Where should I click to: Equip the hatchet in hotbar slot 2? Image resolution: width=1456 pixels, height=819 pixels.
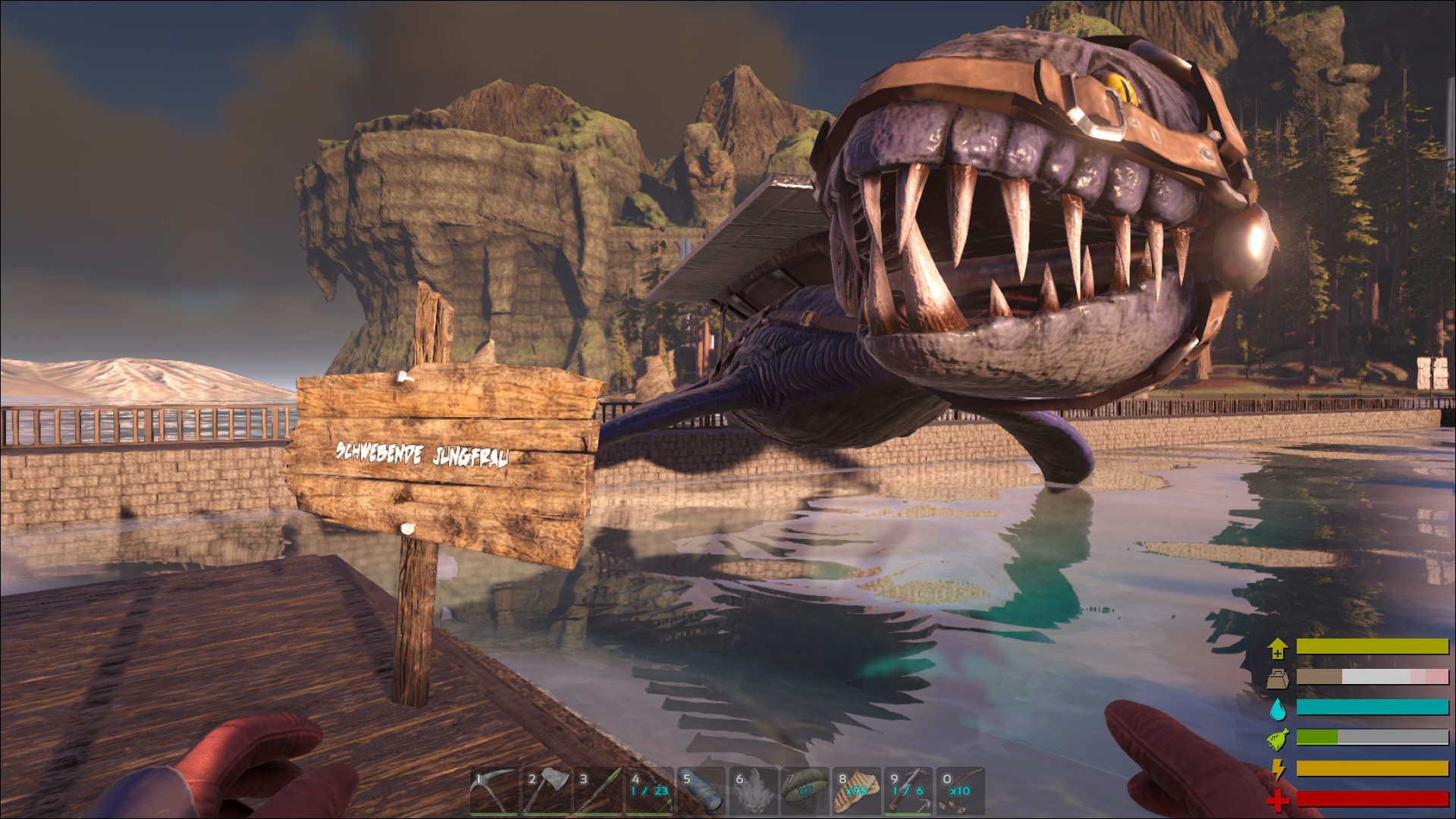coord(544,792)
